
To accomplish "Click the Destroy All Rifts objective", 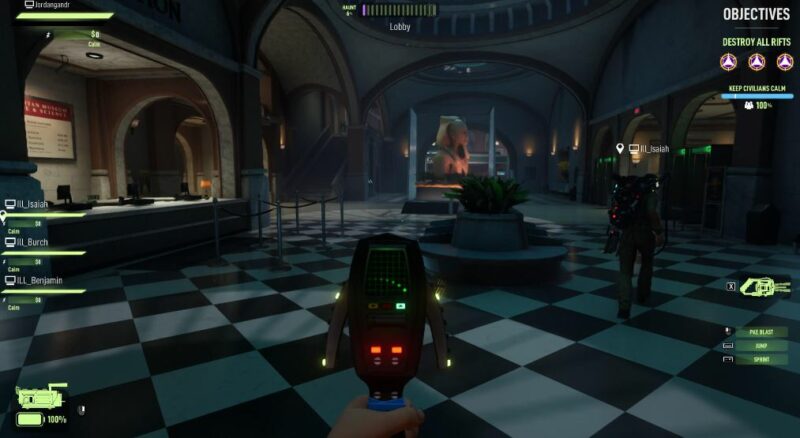I will tap(757, 43).
